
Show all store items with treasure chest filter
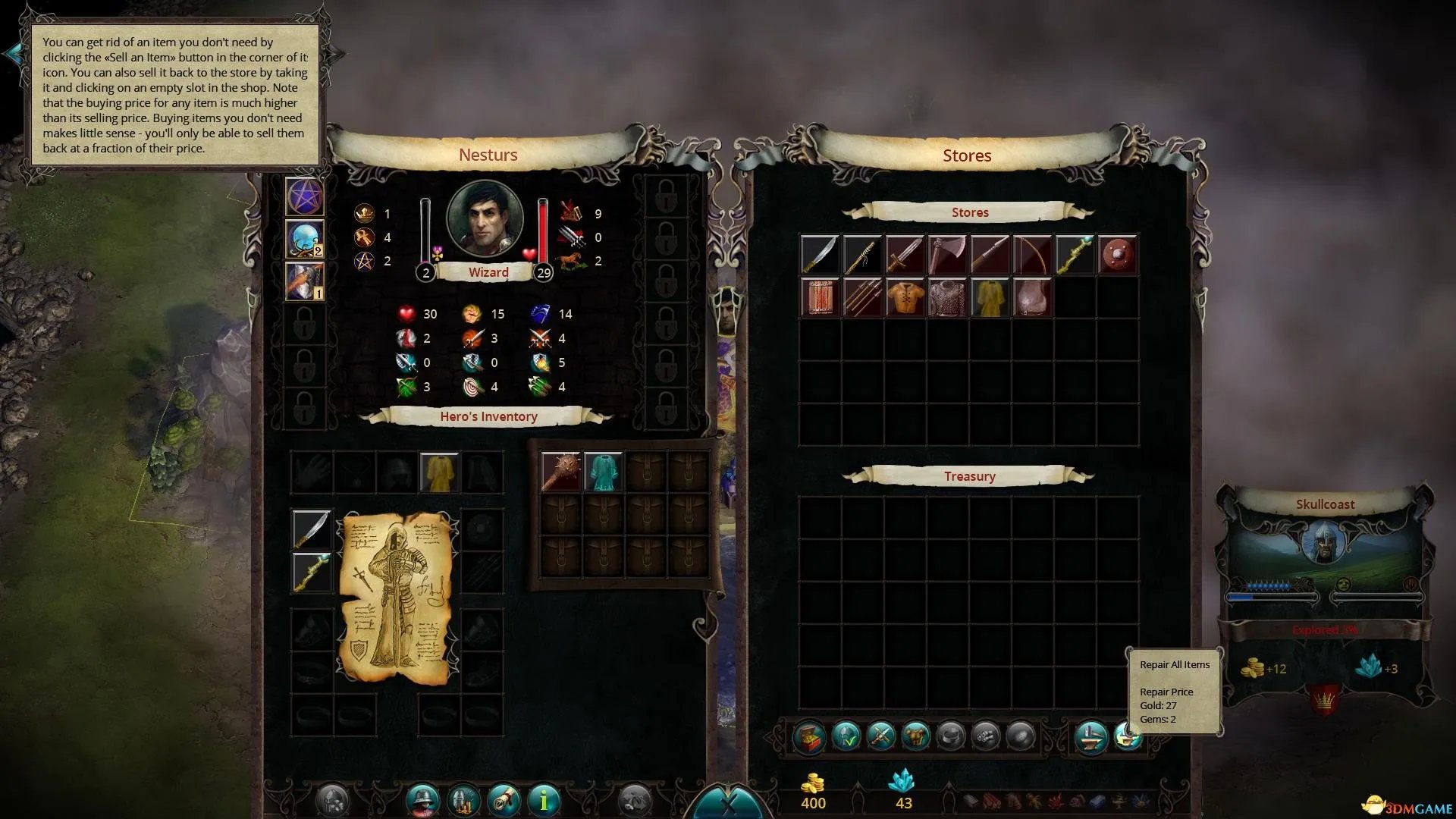coord(808,736)
